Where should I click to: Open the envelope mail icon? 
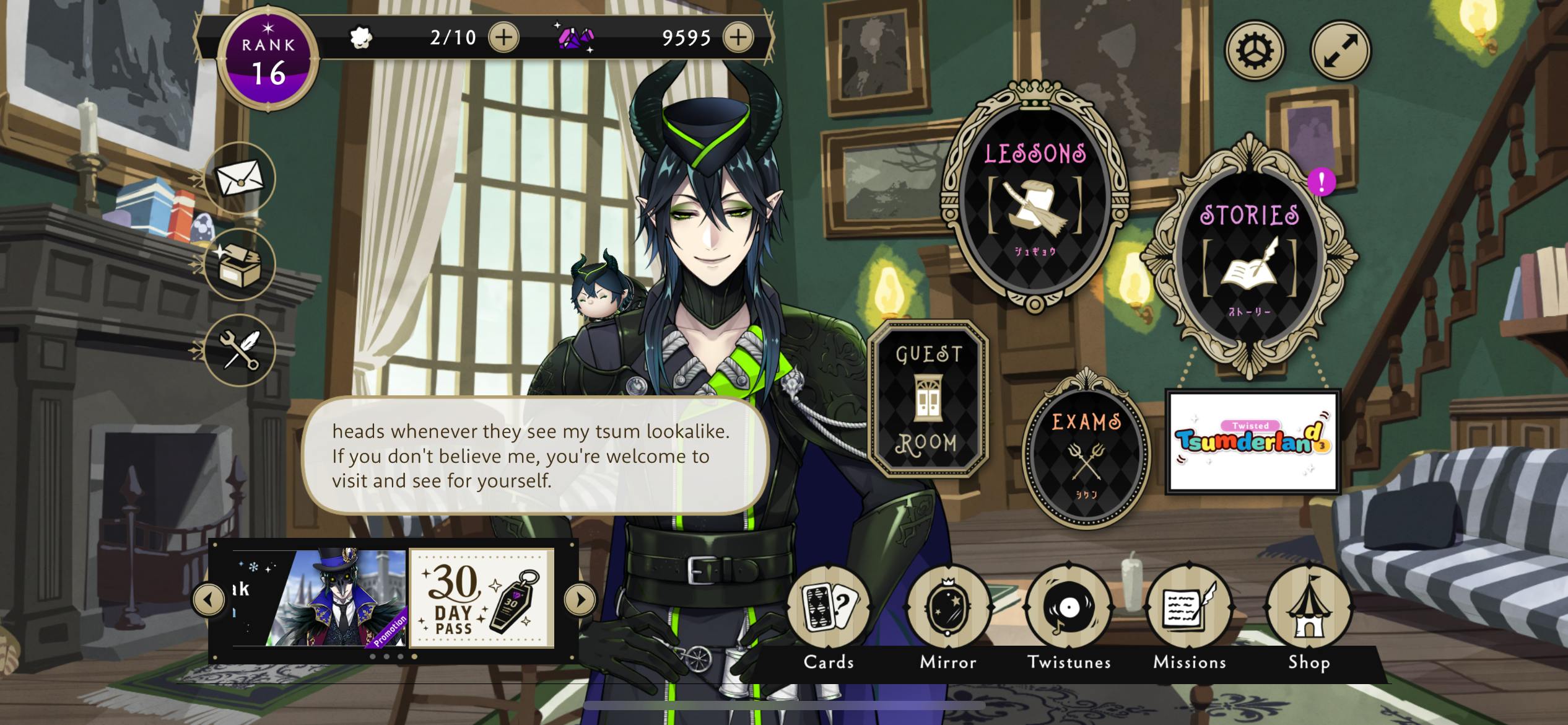[x=240, y=178]
